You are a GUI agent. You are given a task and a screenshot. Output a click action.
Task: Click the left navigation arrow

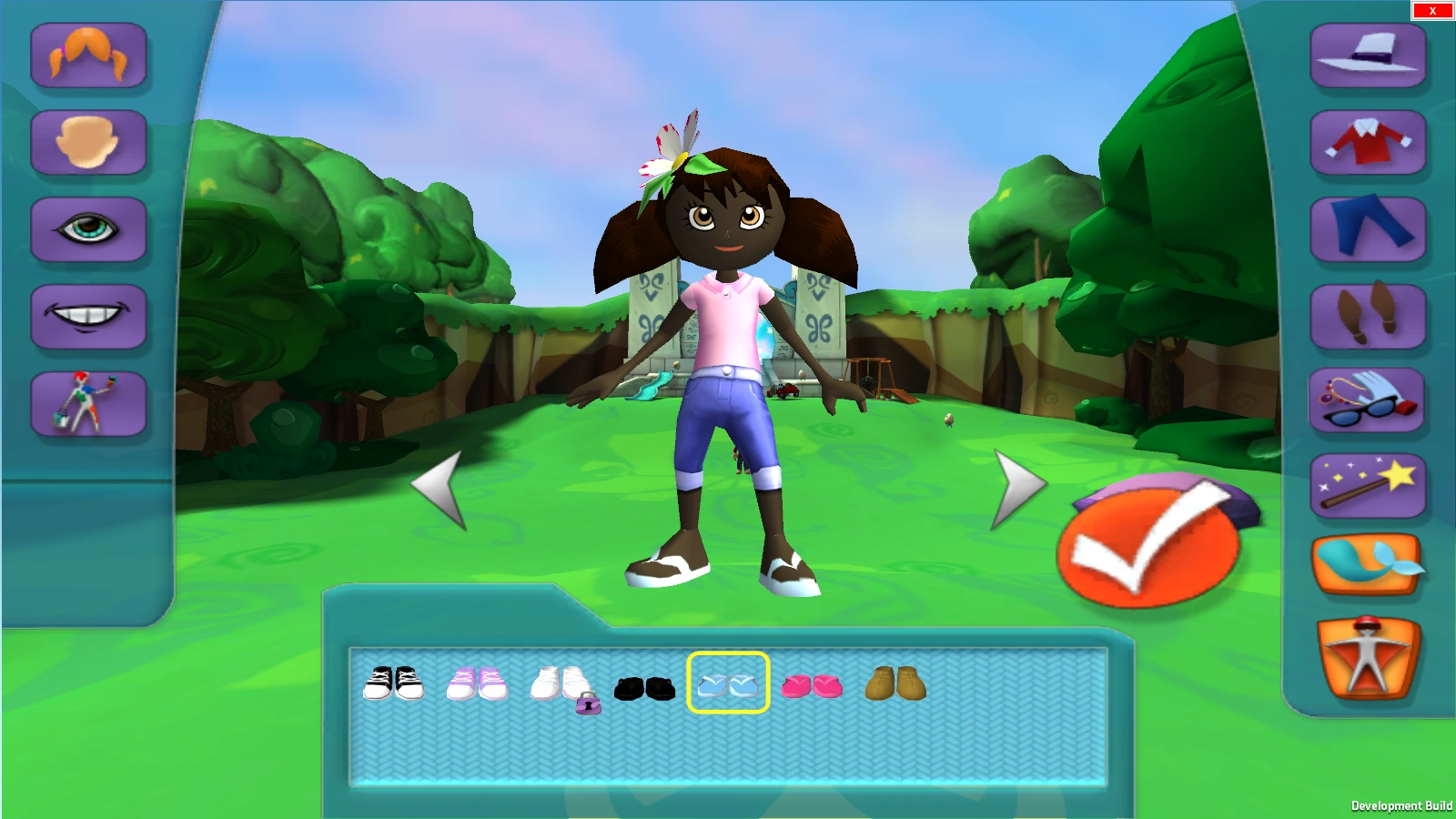[443, 487]
